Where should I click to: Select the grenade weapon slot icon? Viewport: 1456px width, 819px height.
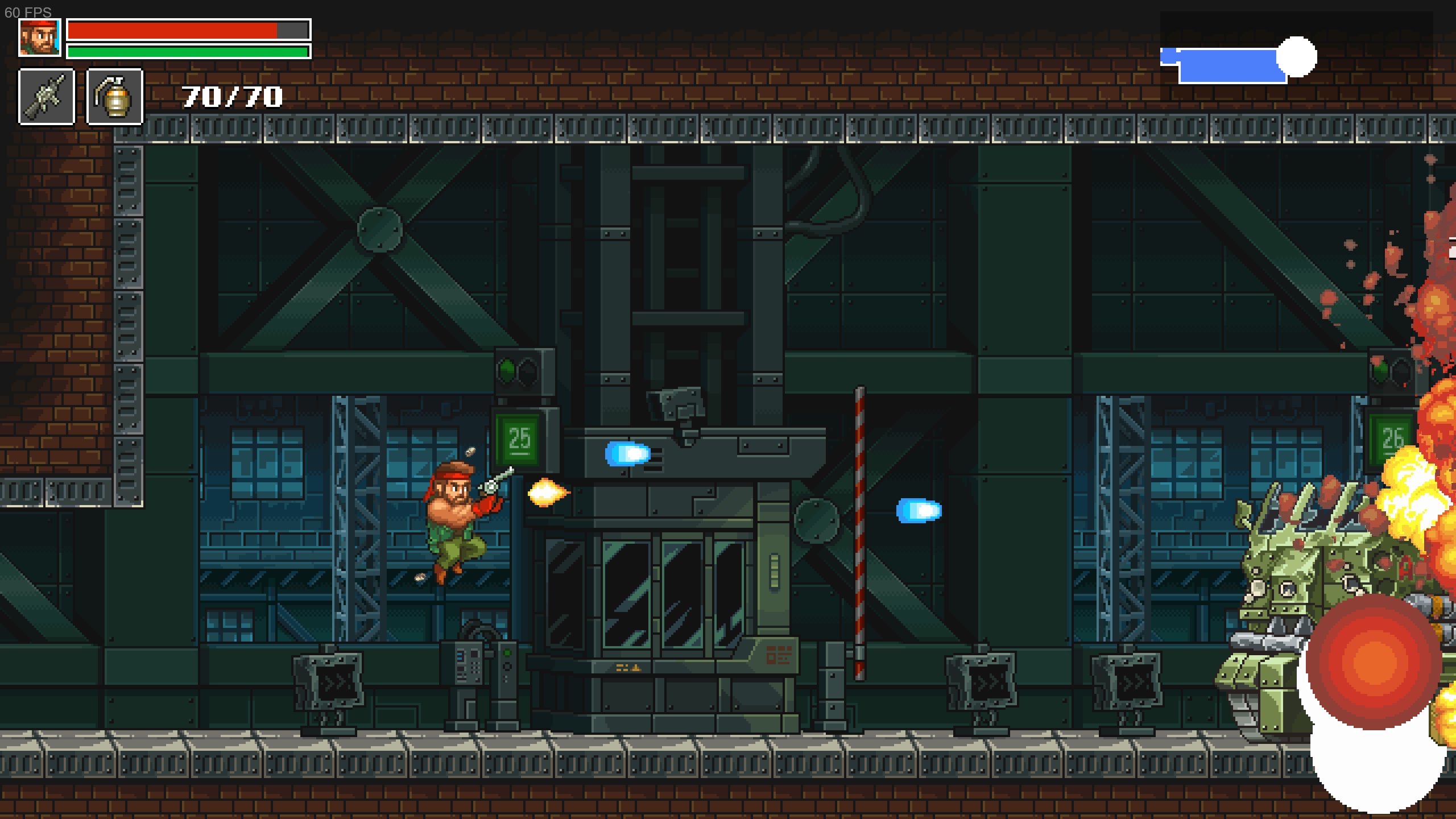pyautogui.click(x=114, y=96)
